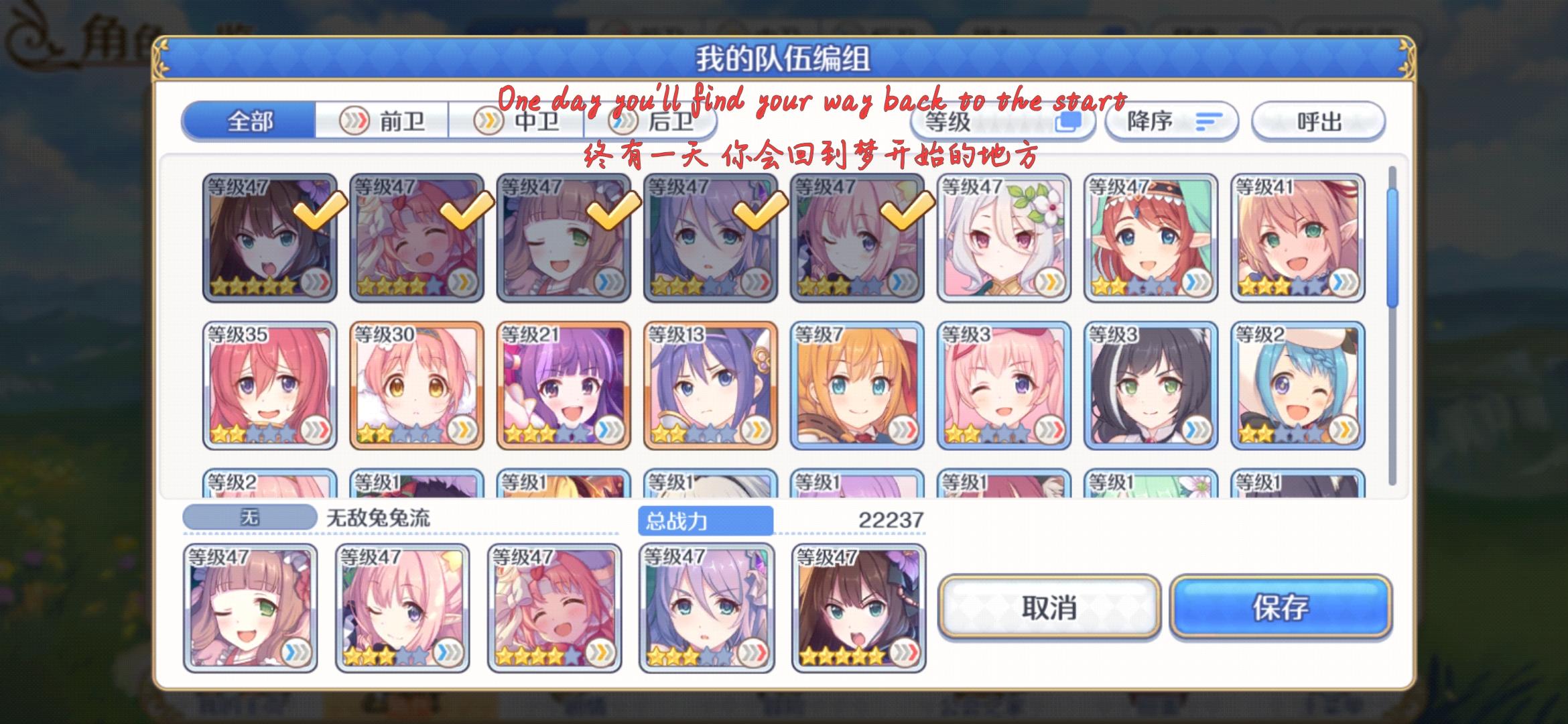Click the 呼出 call-out button

click(1317, 121)
